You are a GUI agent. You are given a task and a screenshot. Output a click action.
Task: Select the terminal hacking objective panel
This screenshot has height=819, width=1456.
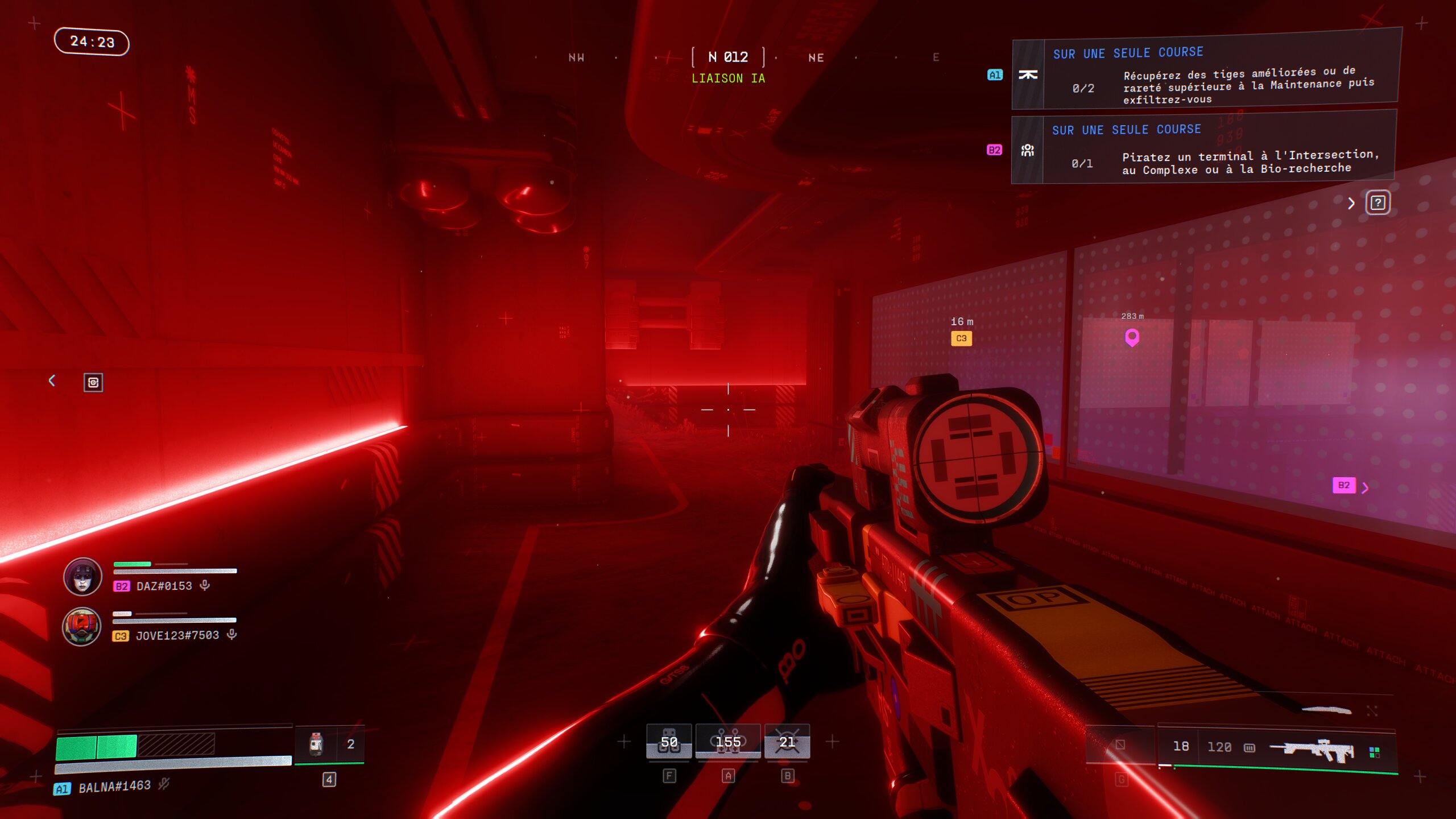[x=1203, y=149]
